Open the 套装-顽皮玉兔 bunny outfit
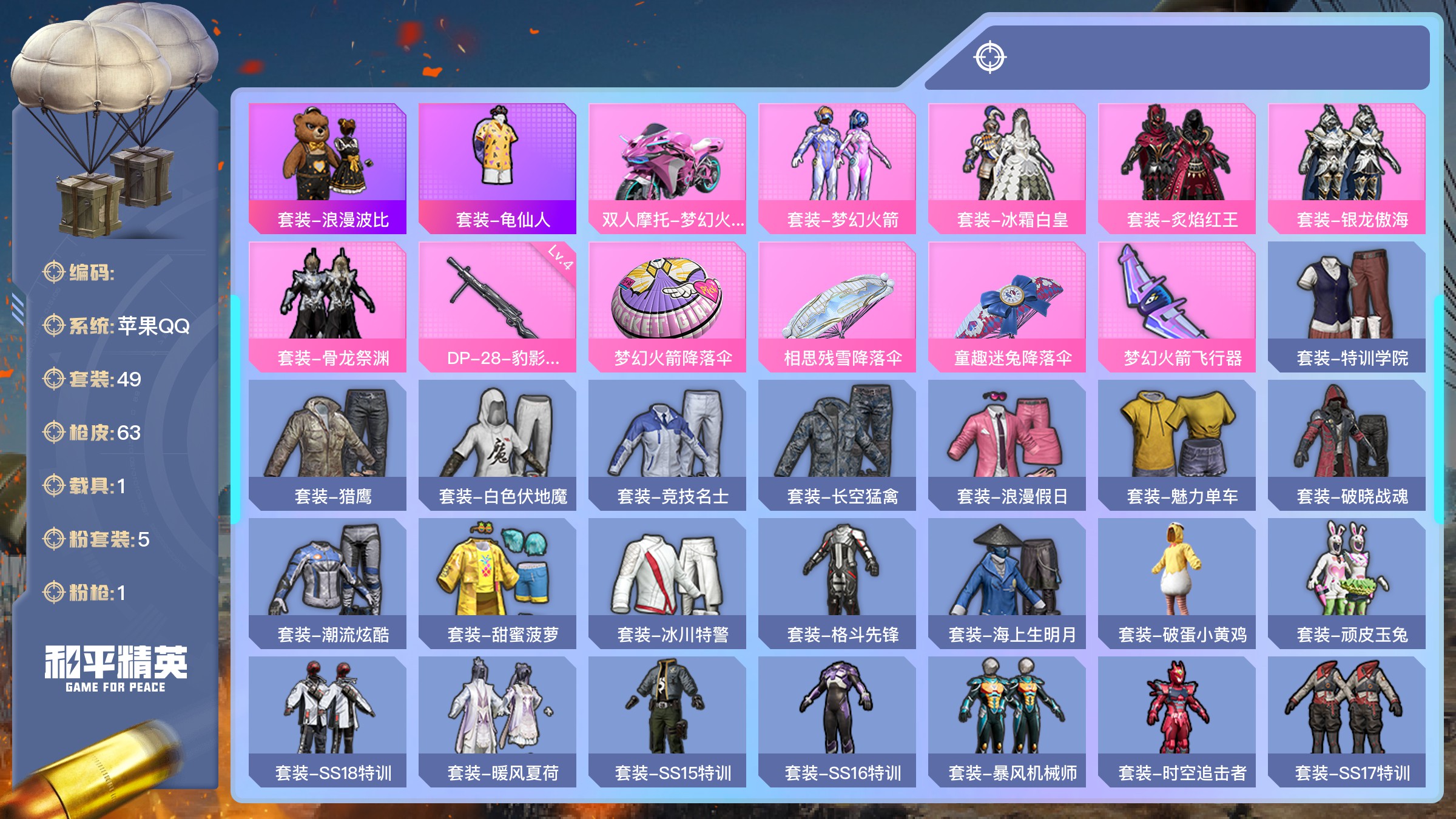Image resolution: width=1456 pixels, height=819 pixels. (1347, 583)
